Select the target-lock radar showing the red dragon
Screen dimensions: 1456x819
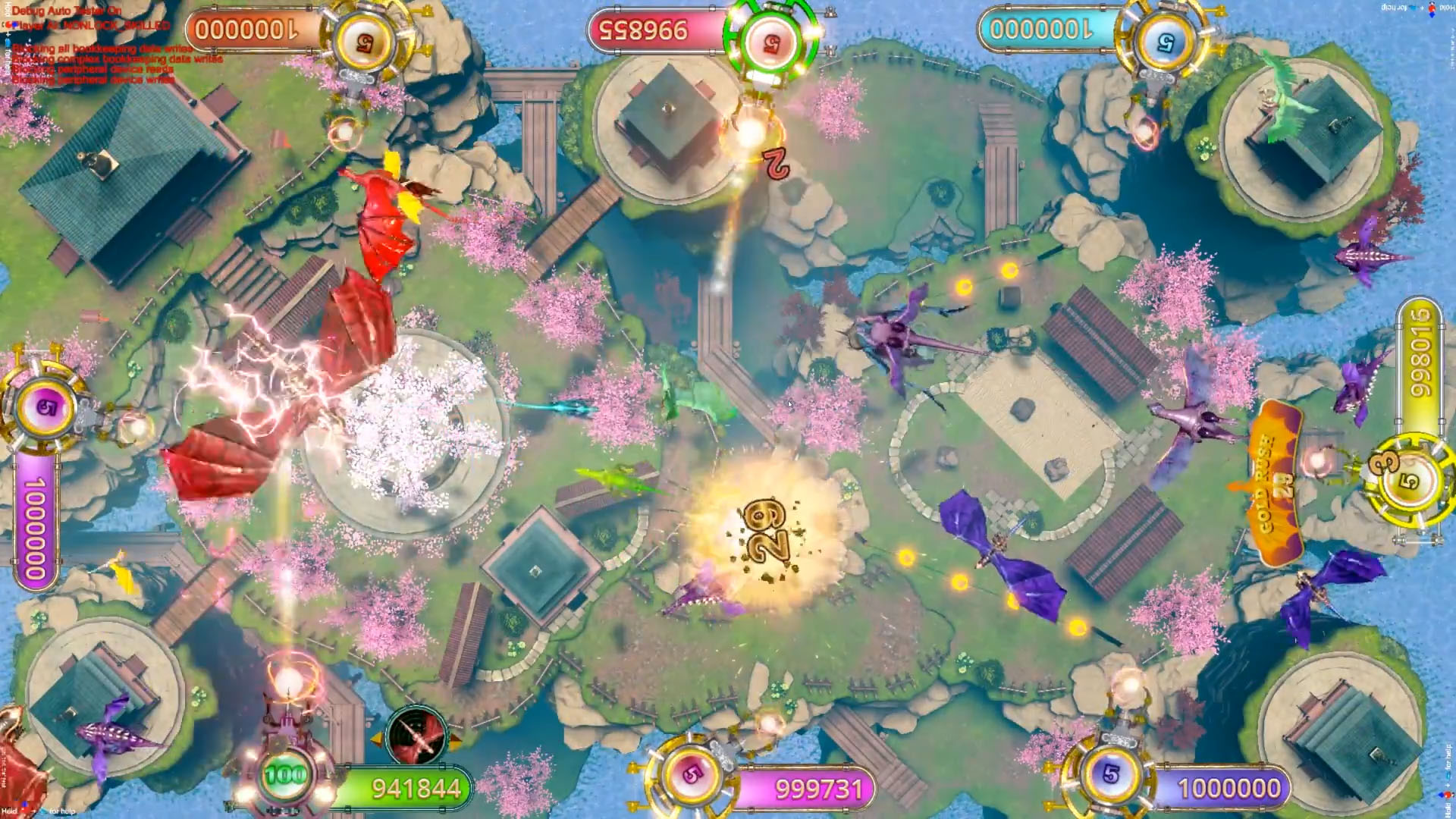pos(416,739)
